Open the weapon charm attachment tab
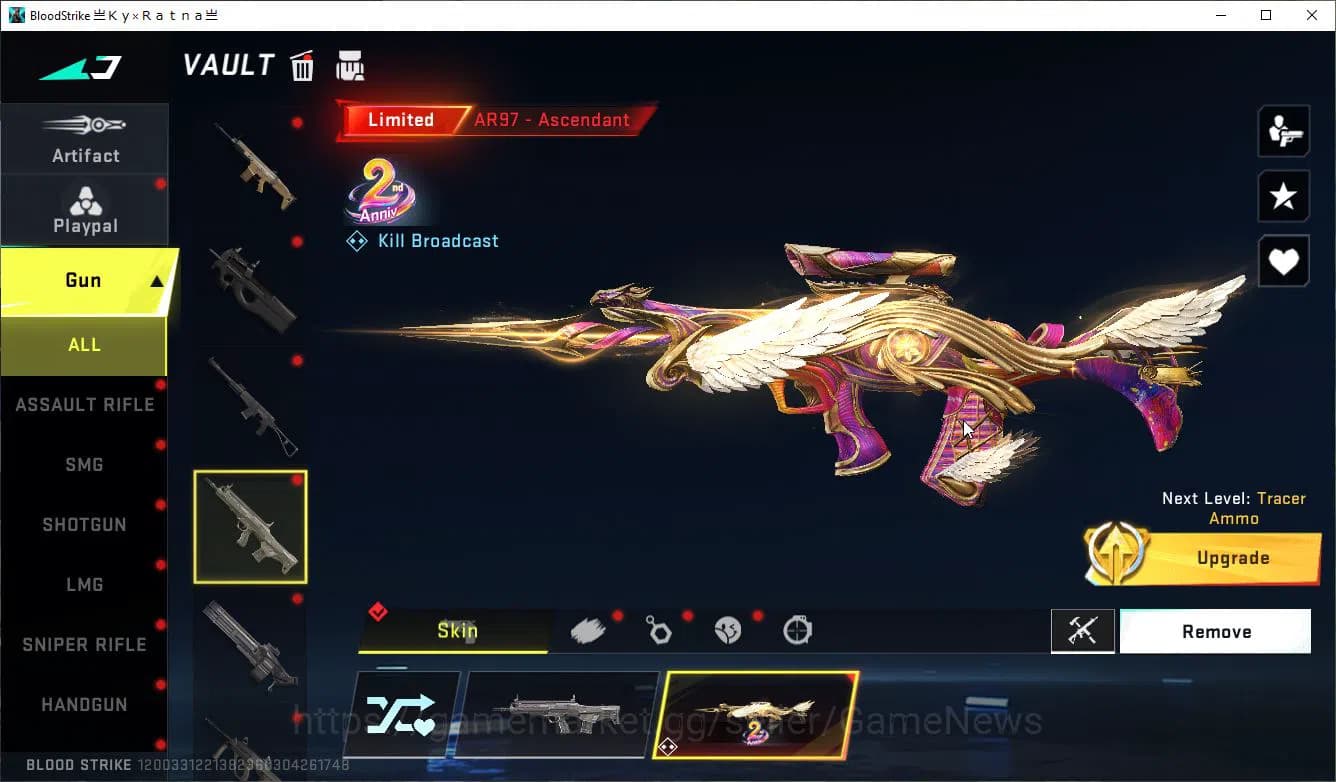 (x=659, y=628)
